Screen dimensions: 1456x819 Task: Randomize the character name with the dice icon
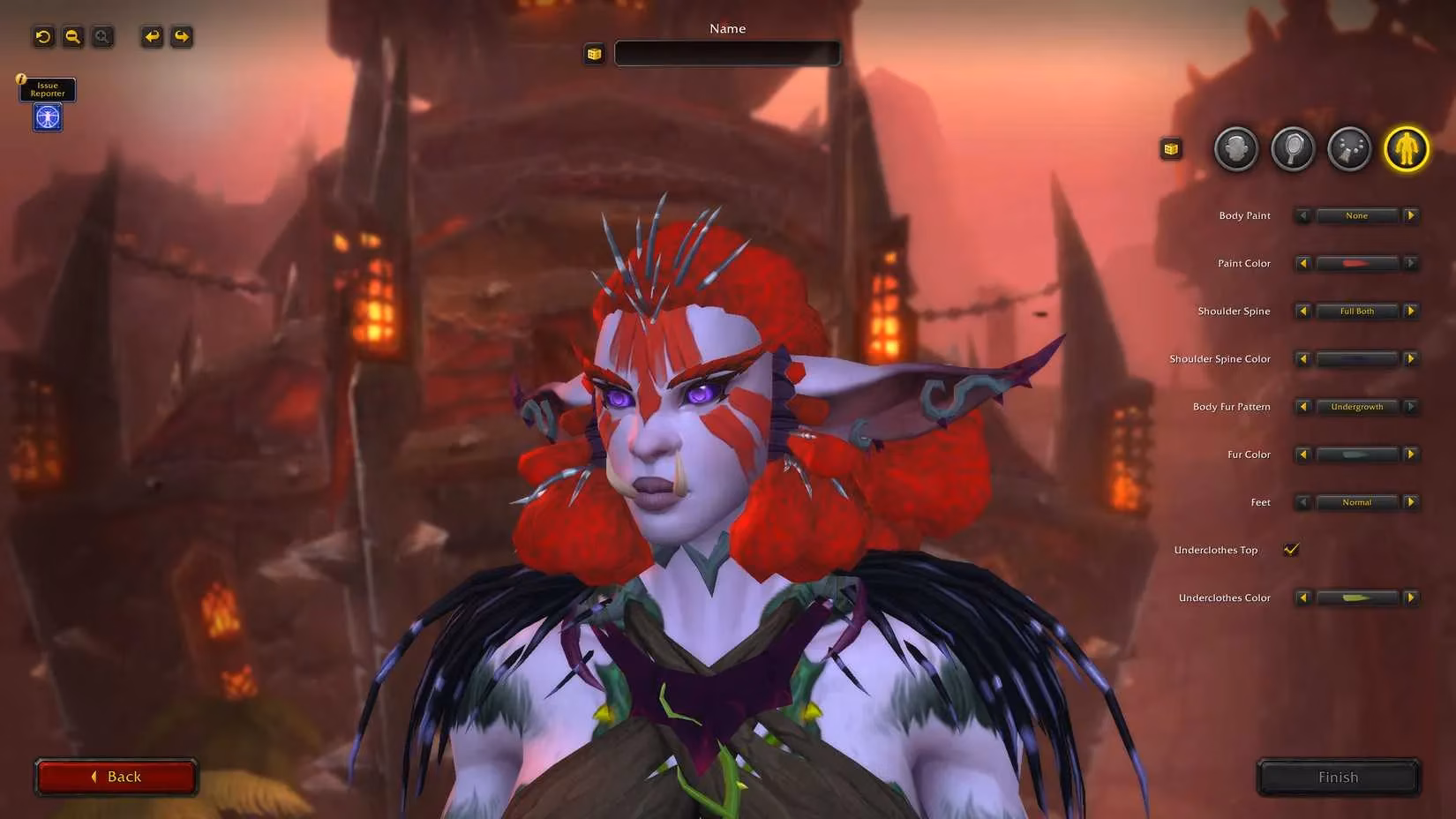point(594,53)
